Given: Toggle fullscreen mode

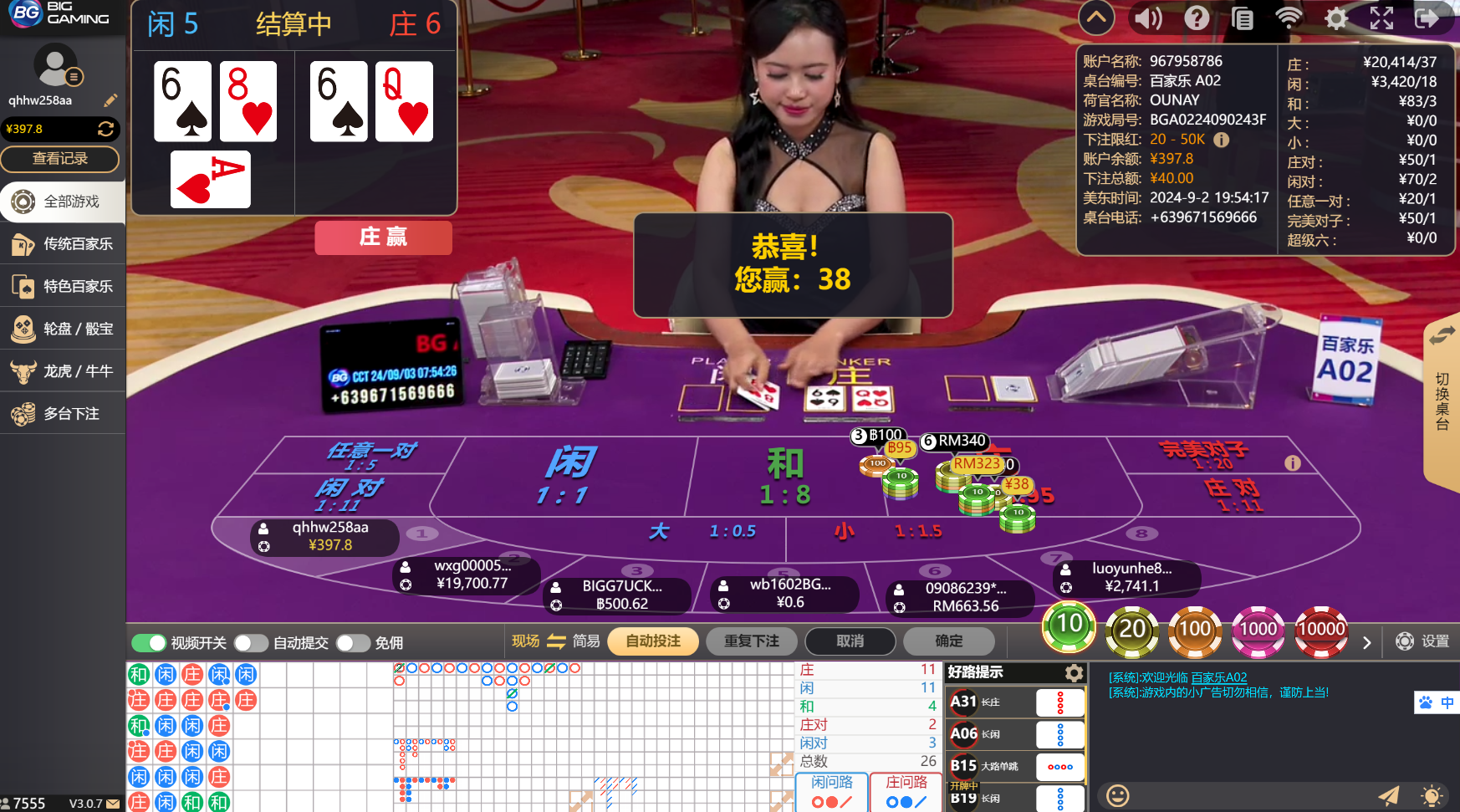Looking at the screenshot, I should (1381, 18).
